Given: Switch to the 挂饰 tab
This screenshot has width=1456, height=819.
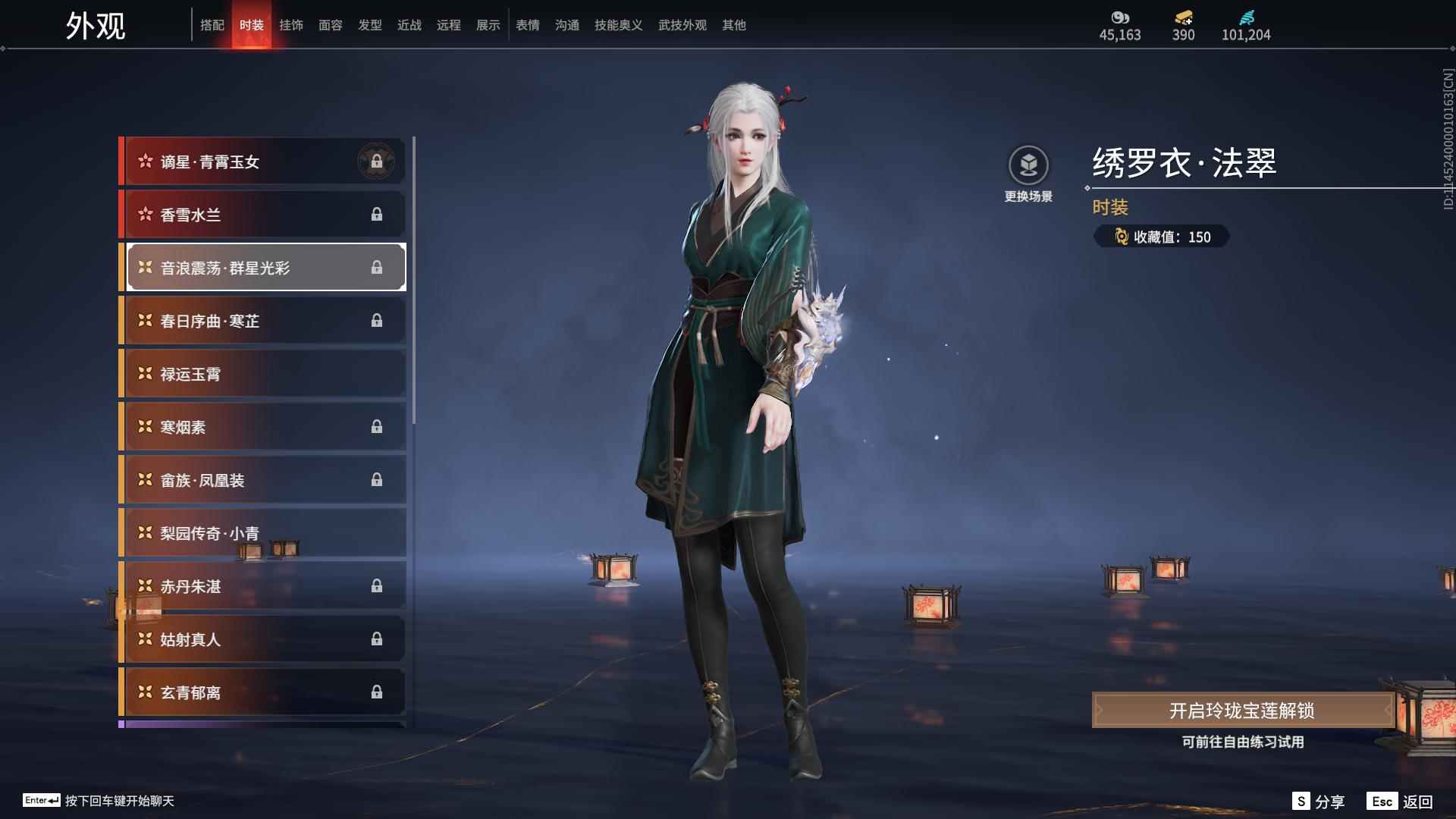Looking at the screenshot, I should pyautogui.click(x=292, y=24).
